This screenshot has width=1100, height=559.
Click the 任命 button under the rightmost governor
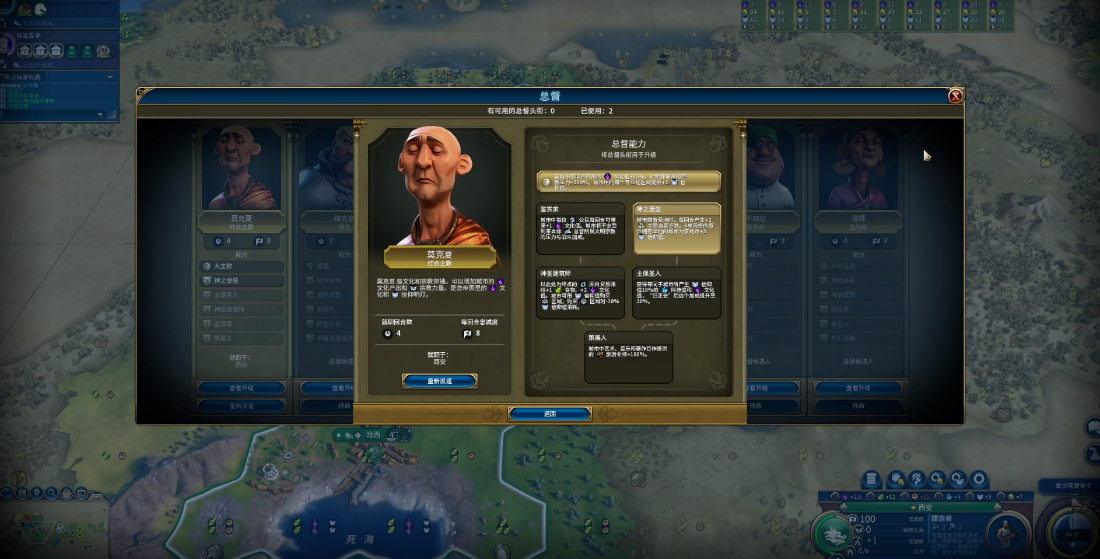pyautogui.click(x=859, y=405)
